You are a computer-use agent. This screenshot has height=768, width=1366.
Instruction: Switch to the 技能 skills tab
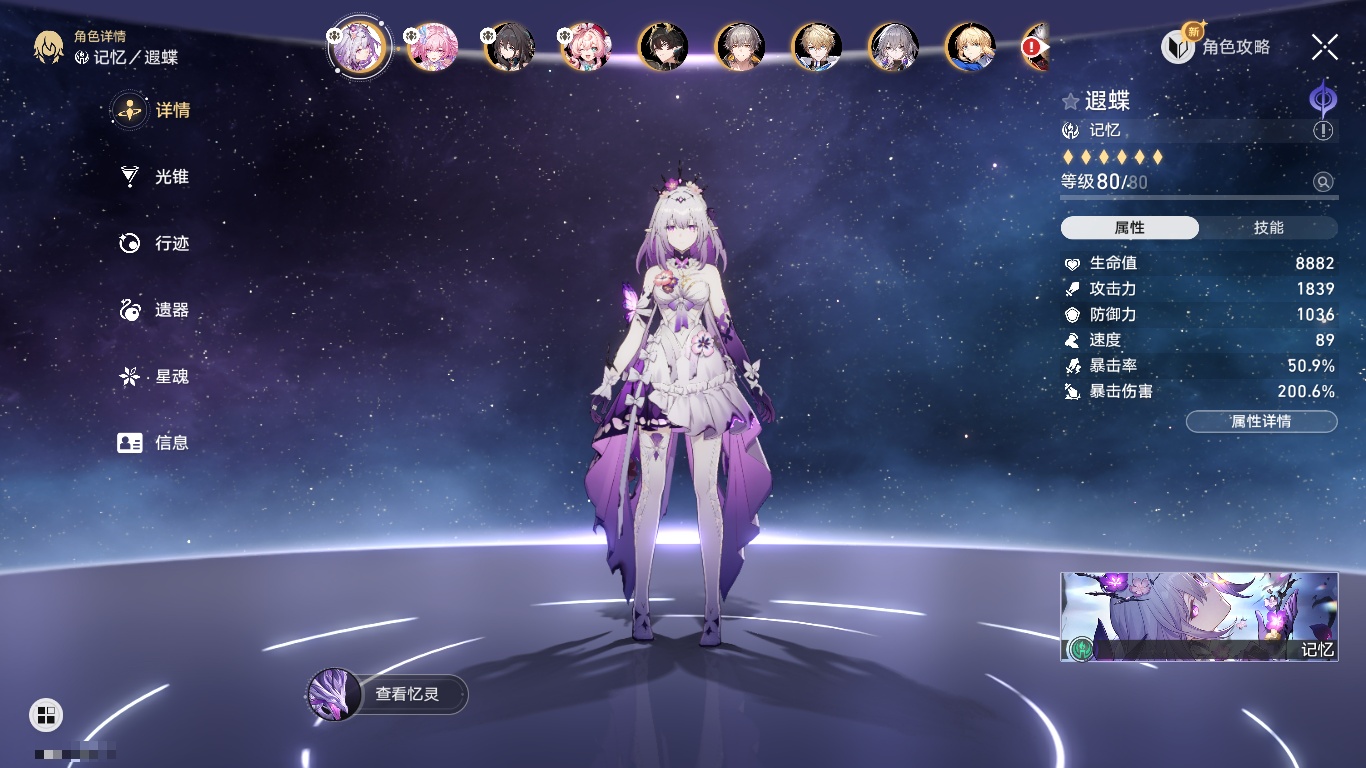pyautogui.click(x=1268, y=228)
